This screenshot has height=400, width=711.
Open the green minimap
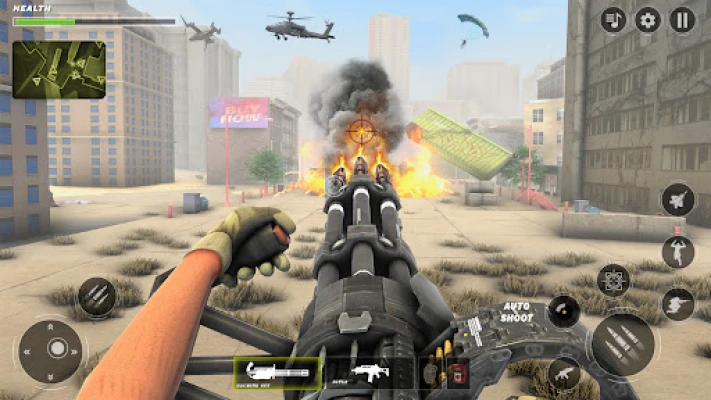(58, 69)
